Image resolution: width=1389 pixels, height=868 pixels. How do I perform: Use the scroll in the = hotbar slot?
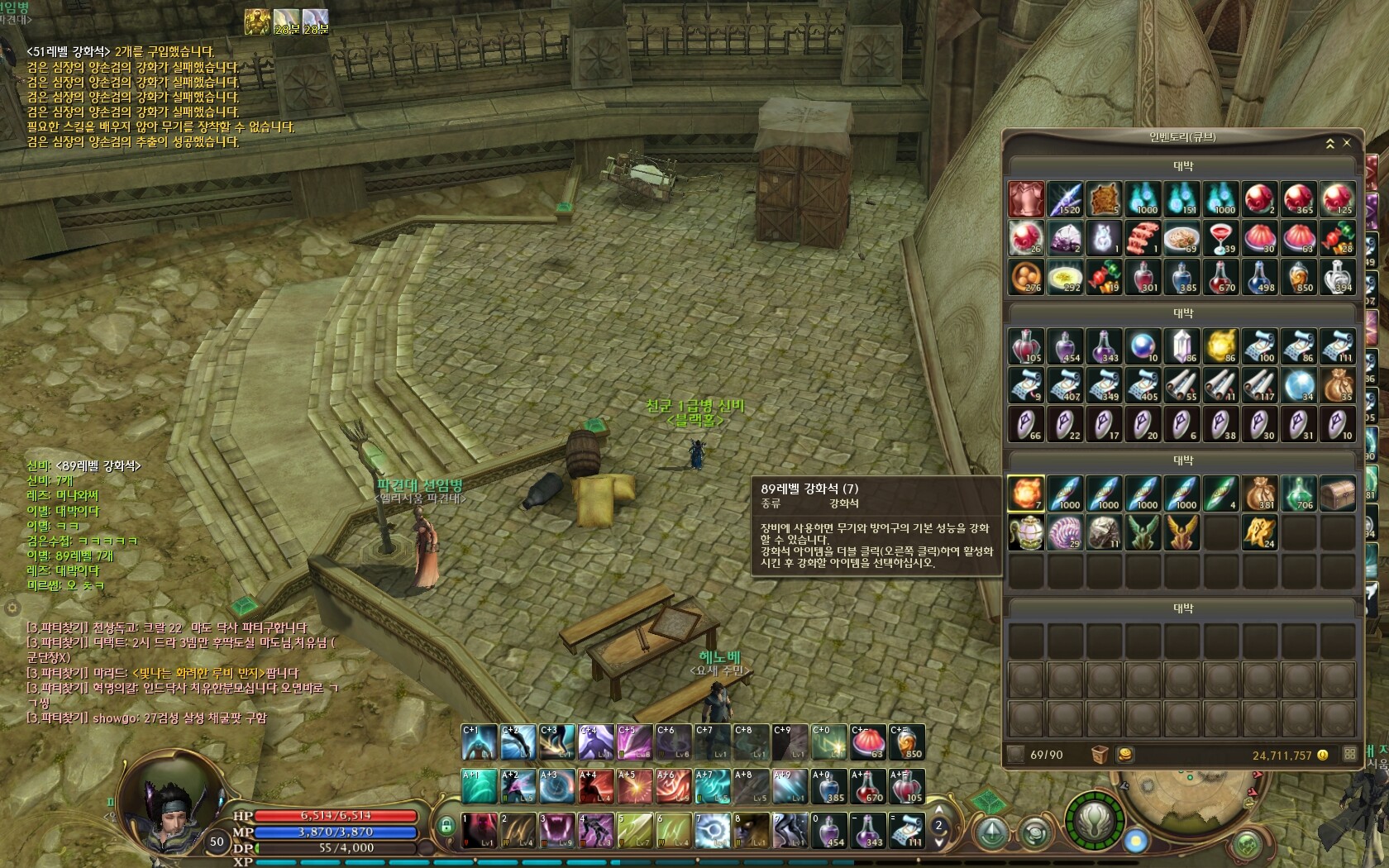(x=907, y=831)
